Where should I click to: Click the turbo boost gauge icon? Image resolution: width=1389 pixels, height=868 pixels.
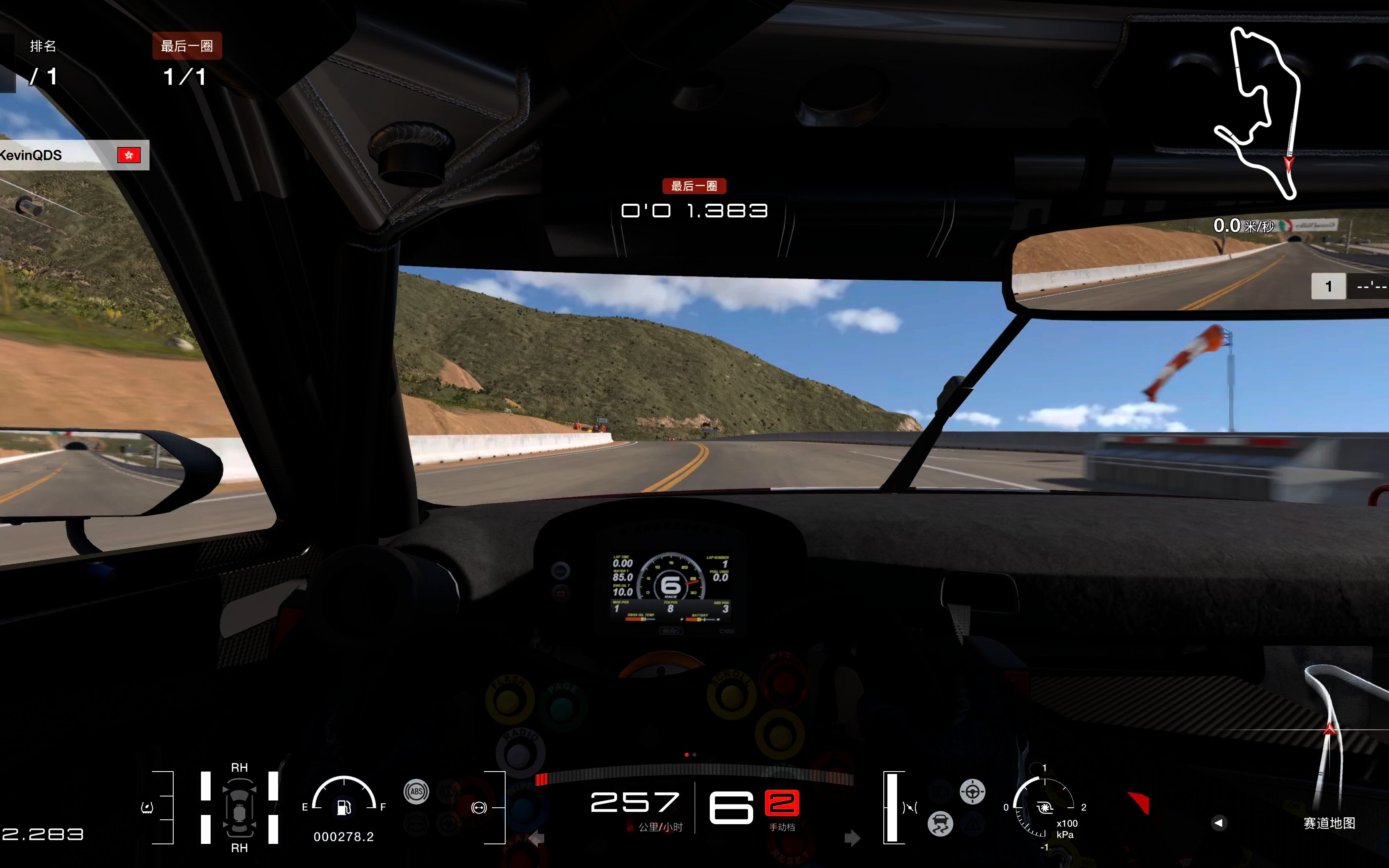1045,808
